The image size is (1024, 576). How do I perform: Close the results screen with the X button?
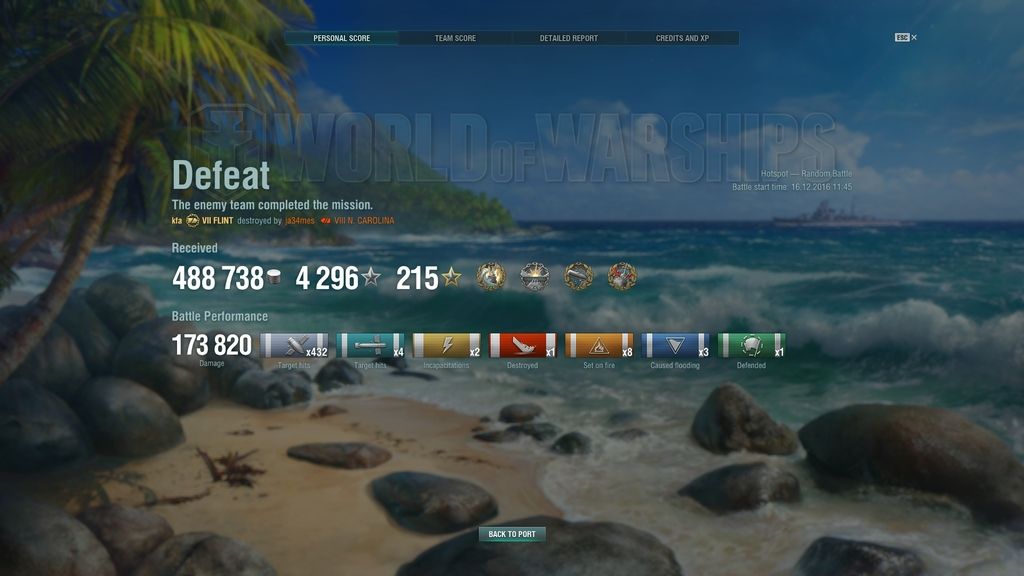914,38
